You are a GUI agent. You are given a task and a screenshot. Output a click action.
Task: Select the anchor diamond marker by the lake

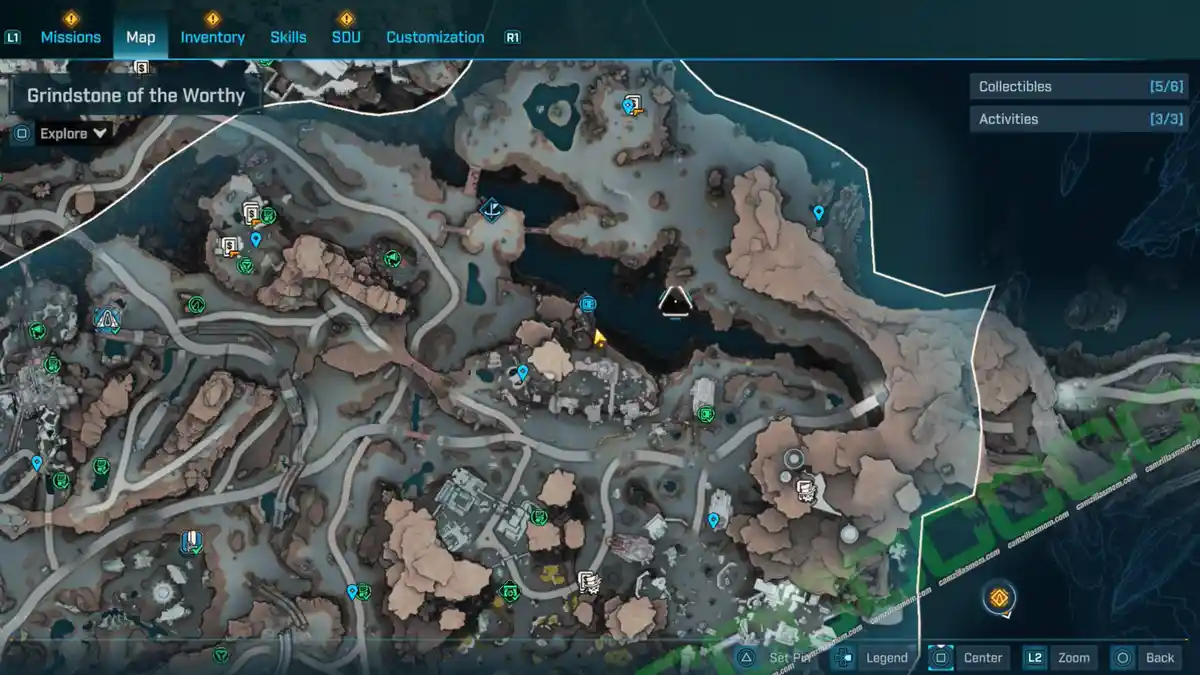pos(491,208)
